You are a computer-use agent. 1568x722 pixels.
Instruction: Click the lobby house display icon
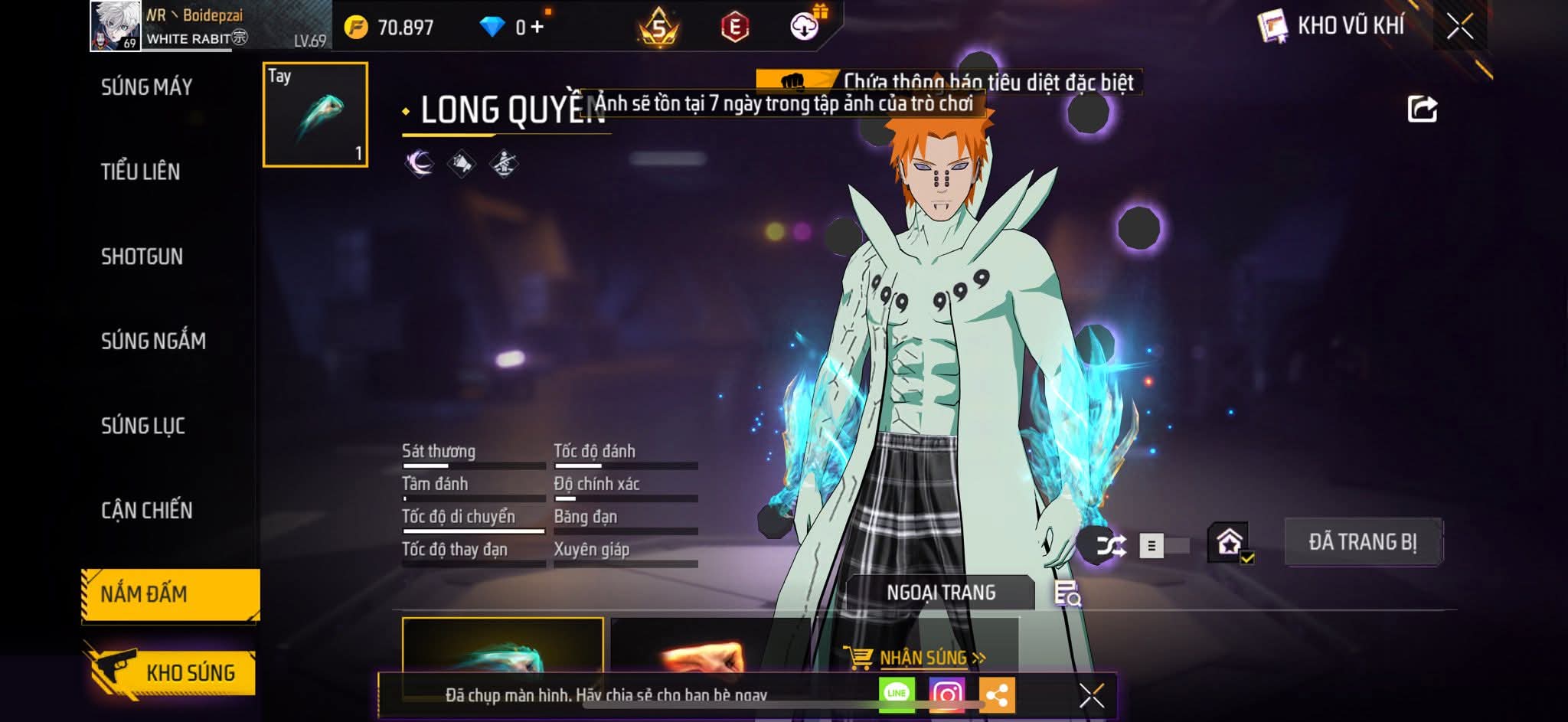coord(1229,543)
